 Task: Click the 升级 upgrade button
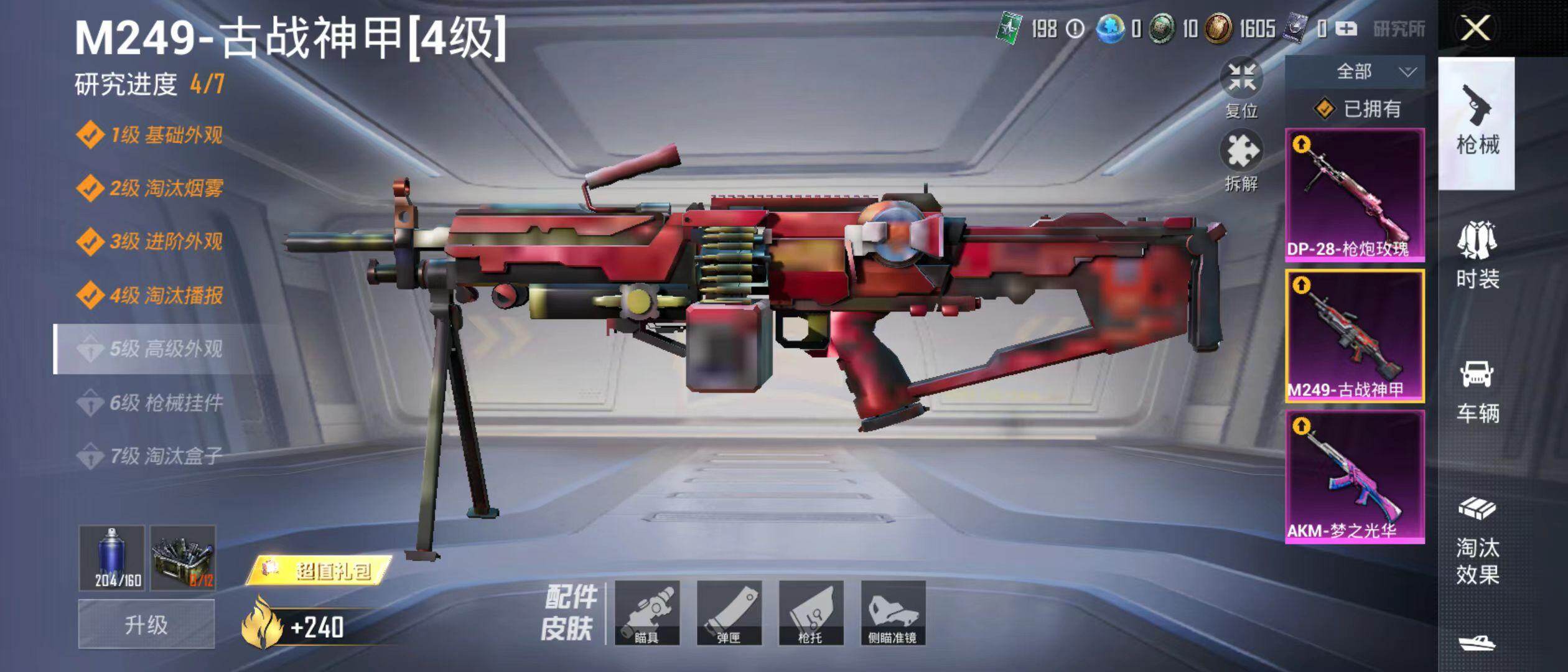[146, 624]
